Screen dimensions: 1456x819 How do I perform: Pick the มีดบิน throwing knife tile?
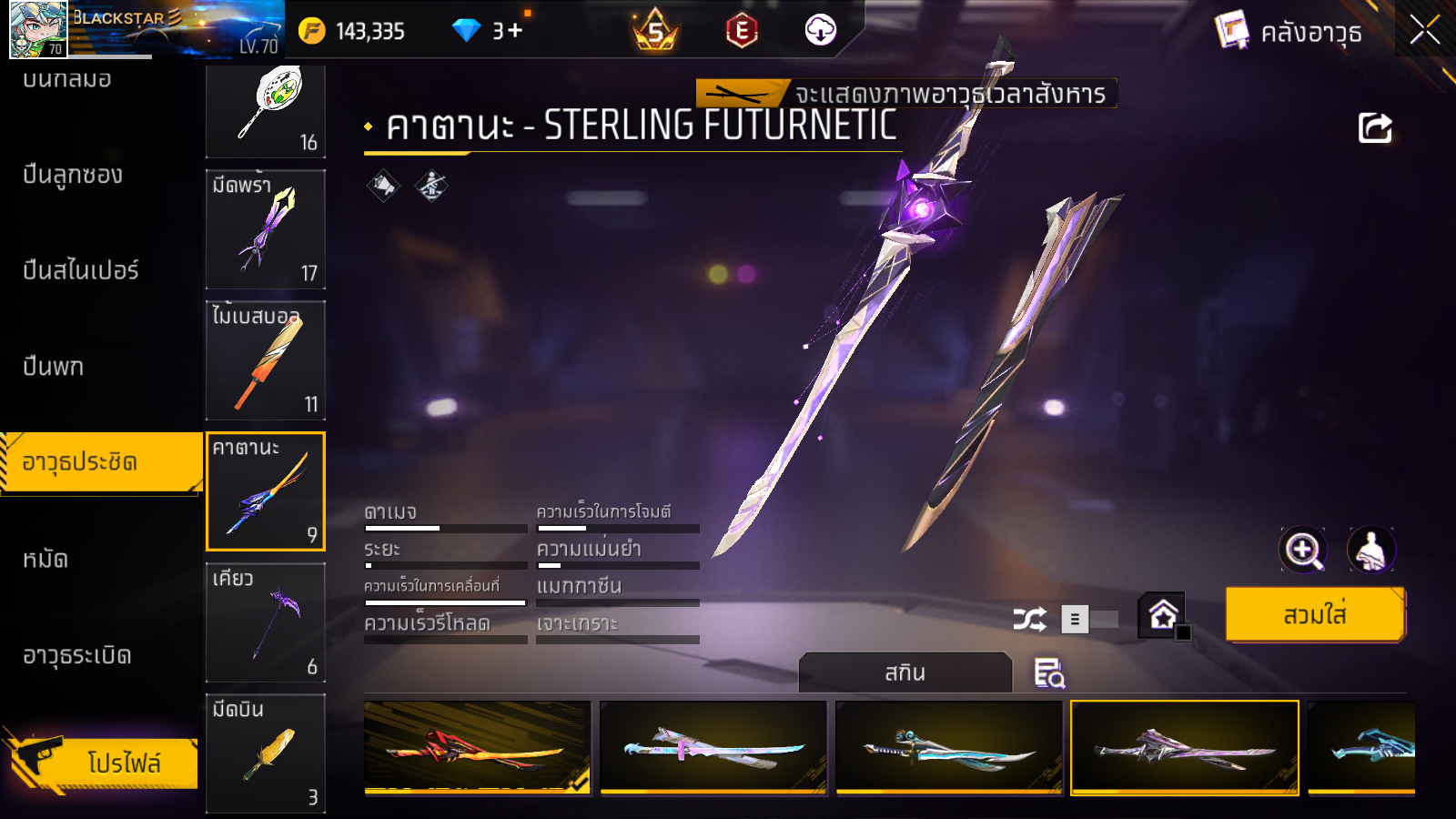pos(266,753)
